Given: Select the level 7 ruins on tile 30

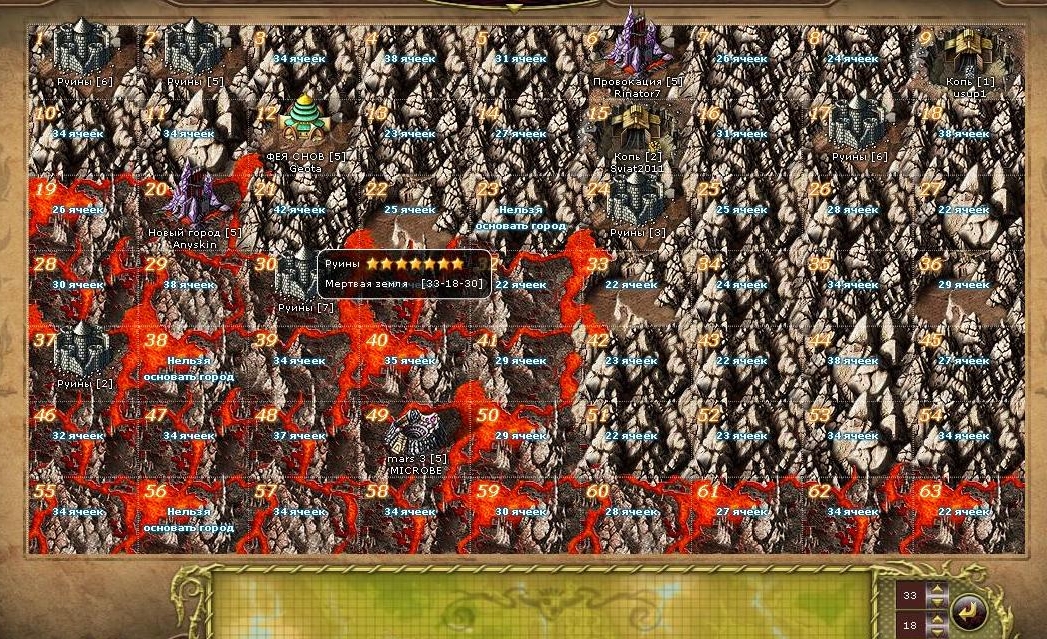Looking at the screenshot, I should tap(297, 275).
